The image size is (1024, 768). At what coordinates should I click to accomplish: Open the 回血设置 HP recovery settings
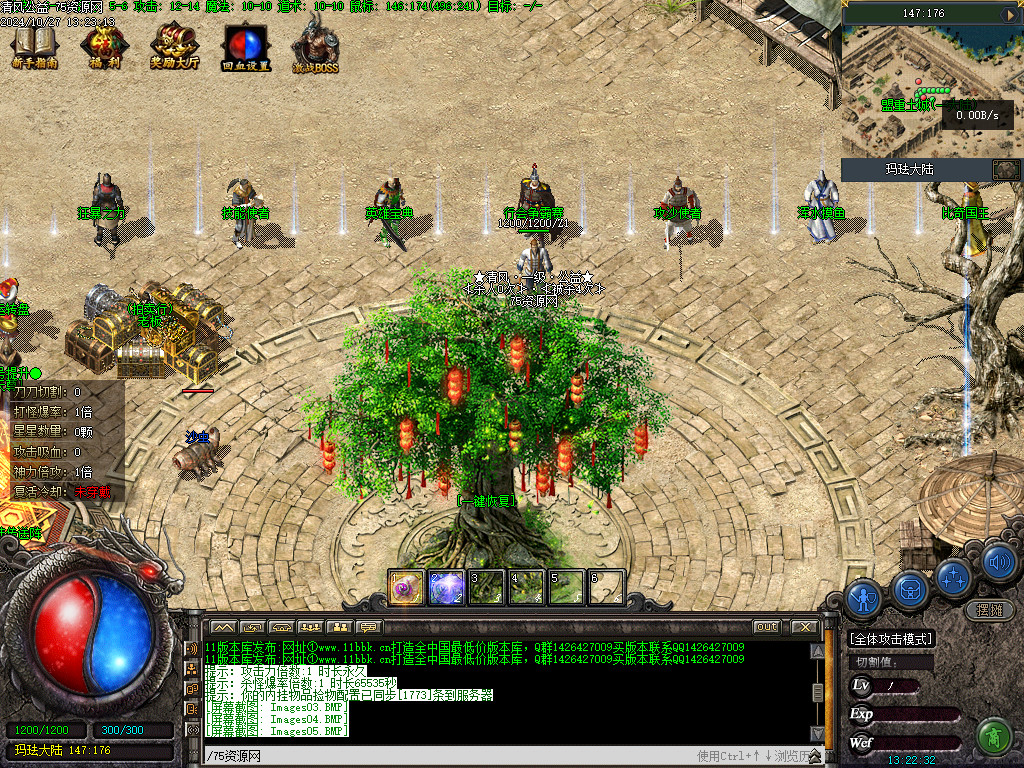point(245,44)
